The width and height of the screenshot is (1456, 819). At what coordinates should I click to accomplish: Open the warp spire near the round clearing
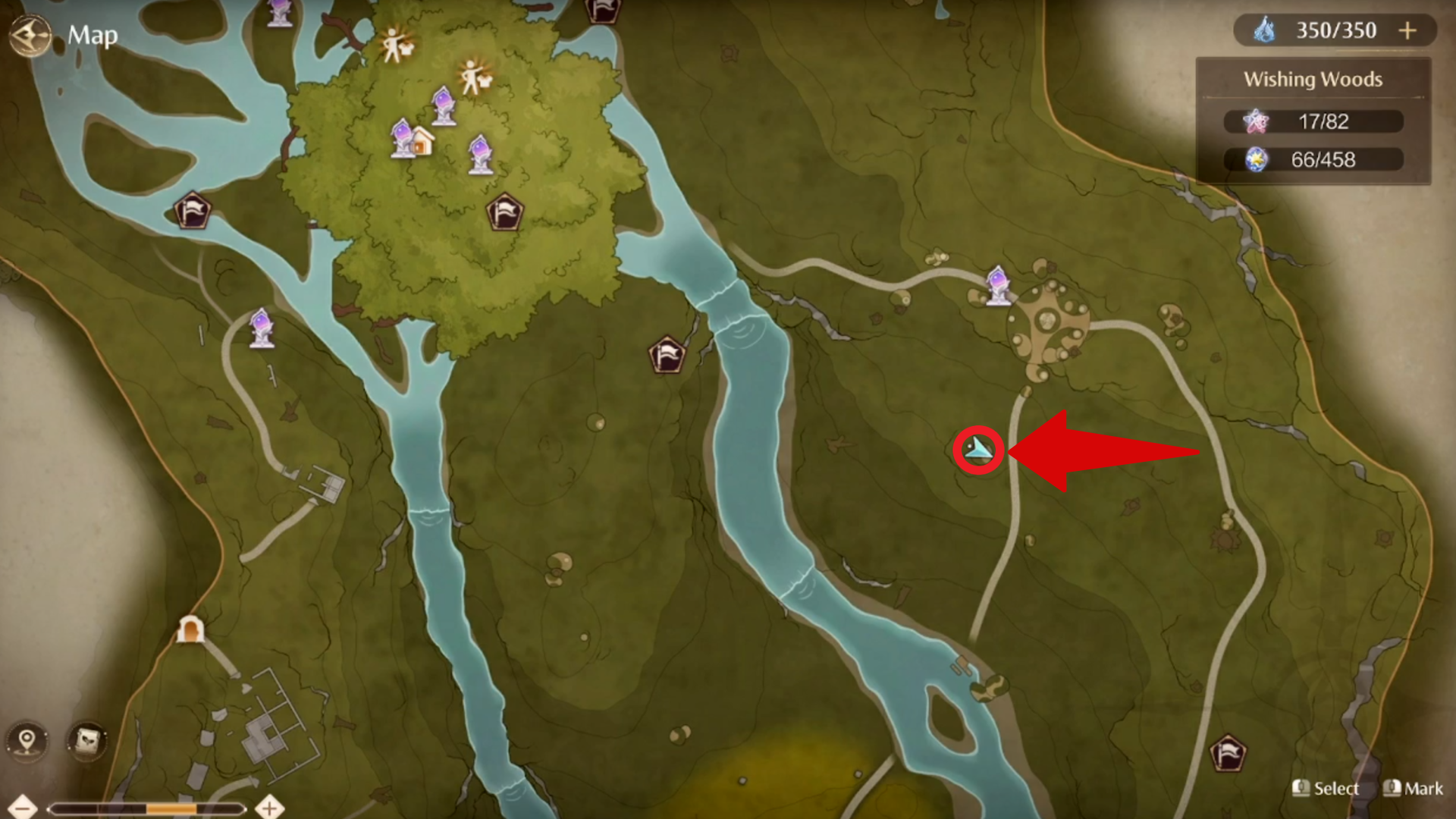[x=997, y=284]
